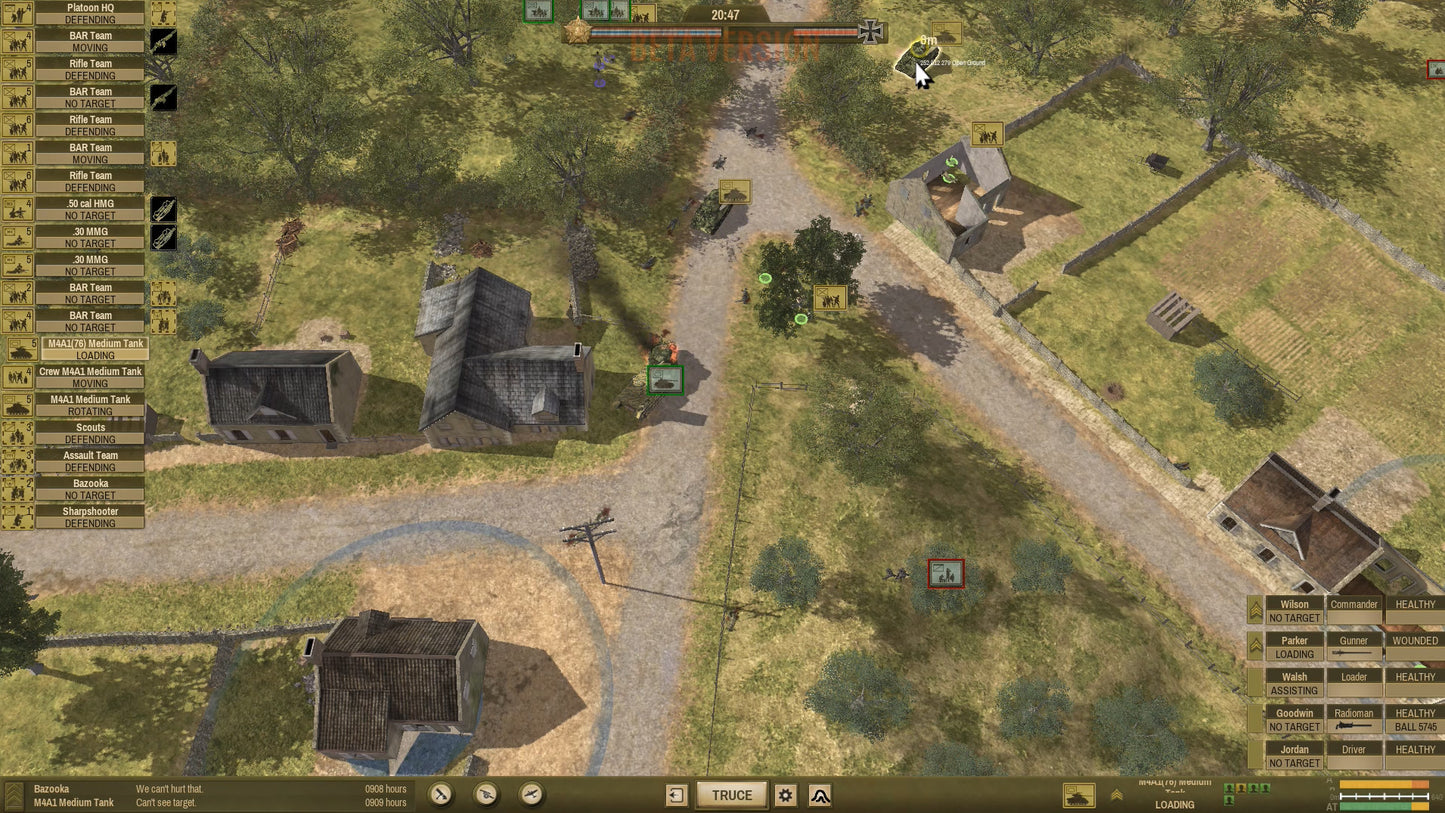Expand Wilson the Commander's crew entry chevron
Viewport: 1445px width, 813px height.
[x=1255, y=610]
